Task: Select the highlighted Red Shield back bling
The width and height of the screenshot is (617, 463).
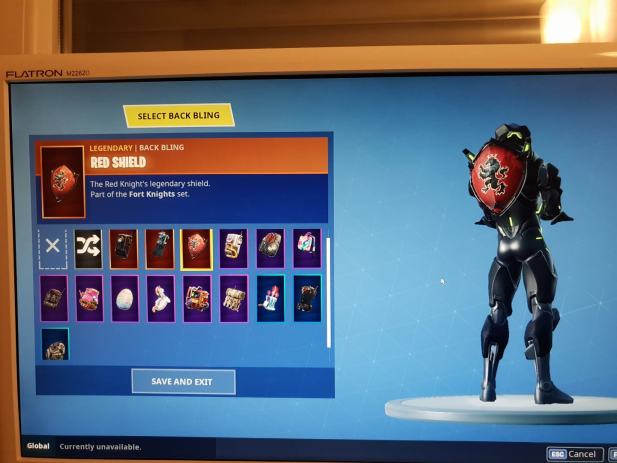Action: [x=196, y=249]
